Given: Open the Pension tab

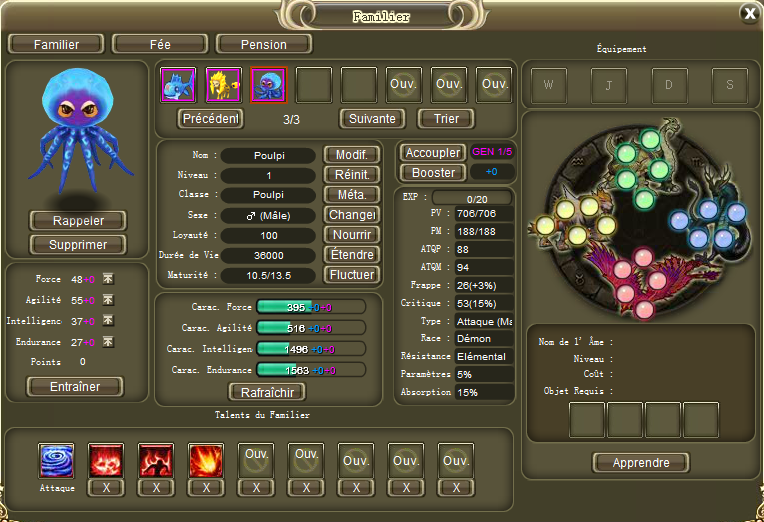Looking at the screenshot, I should click(x=264, y=44).
